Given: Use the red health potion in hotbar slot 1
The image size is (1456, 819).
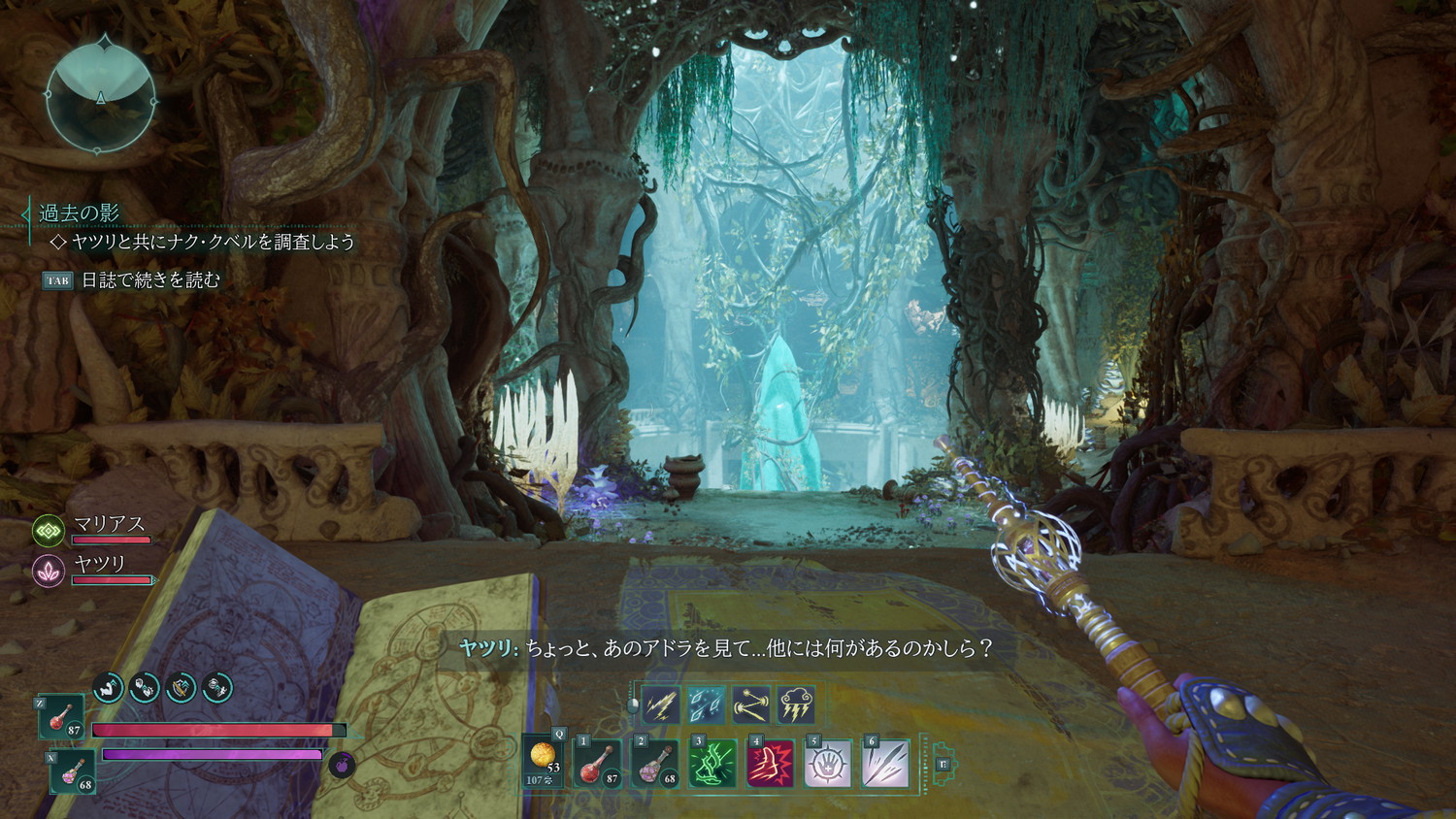Looking at the screenshot, I should (x=598, y=762).
